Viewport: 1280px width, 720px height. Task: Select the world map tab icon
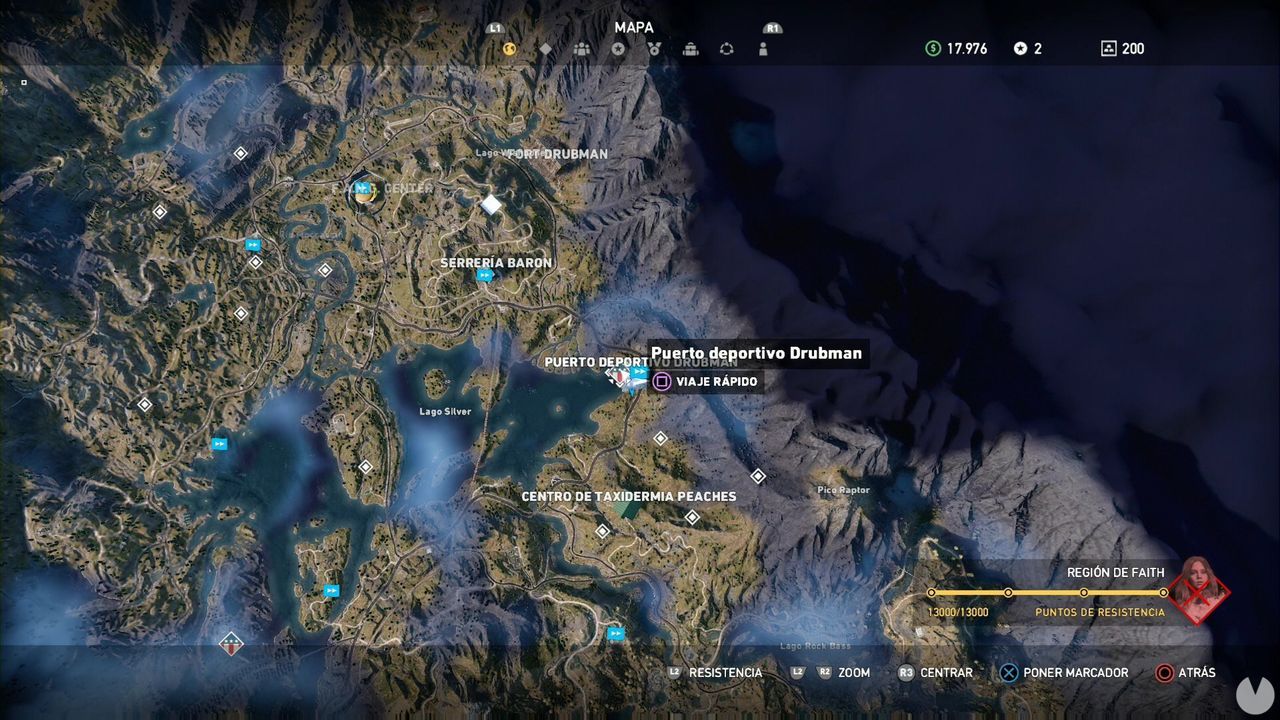click(x=510, y=46)
